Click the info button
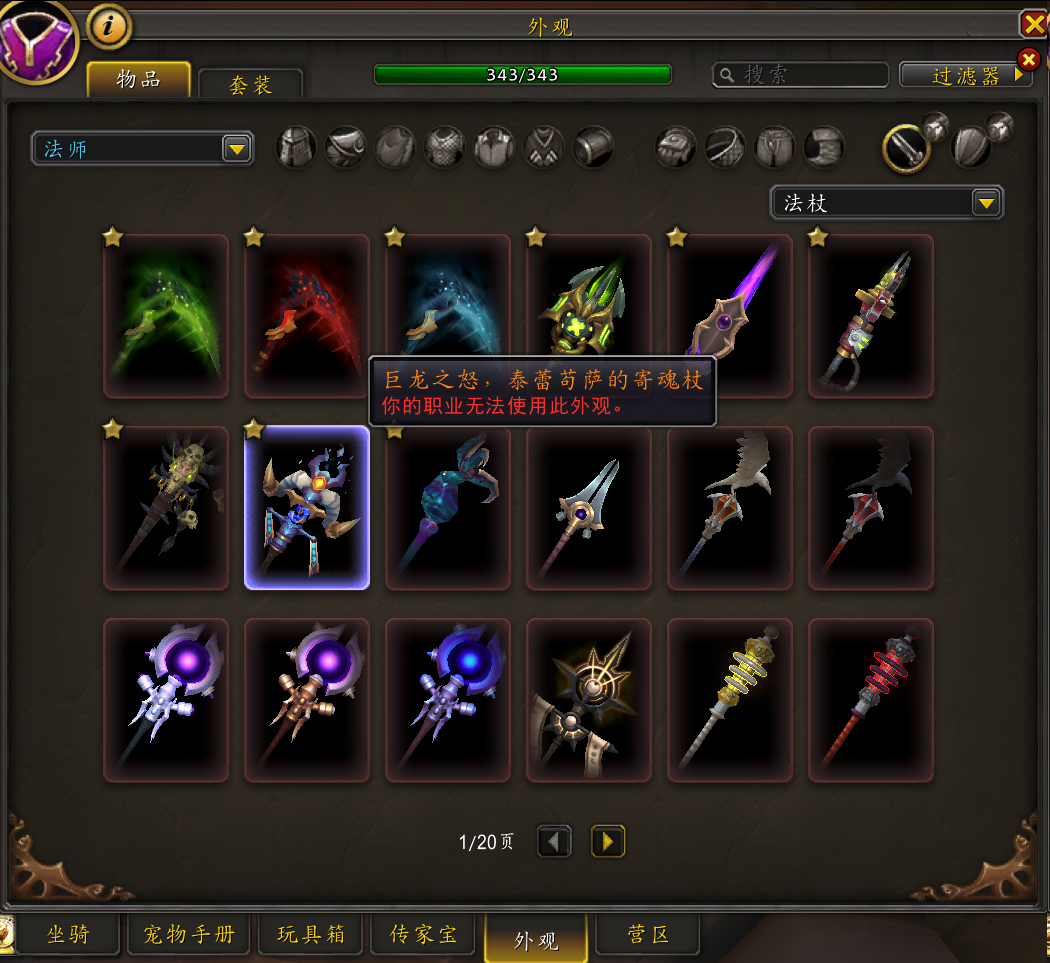This screenshot has height=963, width=1050. tap(109, 27)
